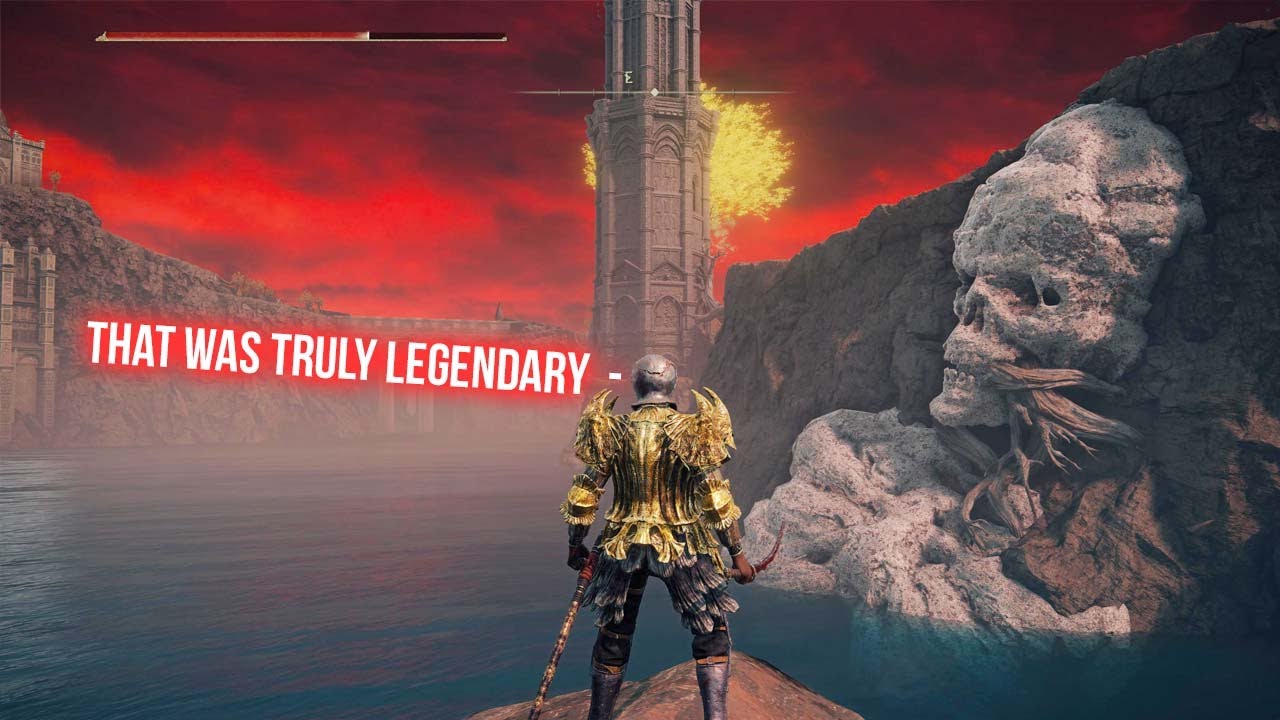Click the notch tick mark on the compass bar
Screen dimensions: 1280x720
click(559, 92)
